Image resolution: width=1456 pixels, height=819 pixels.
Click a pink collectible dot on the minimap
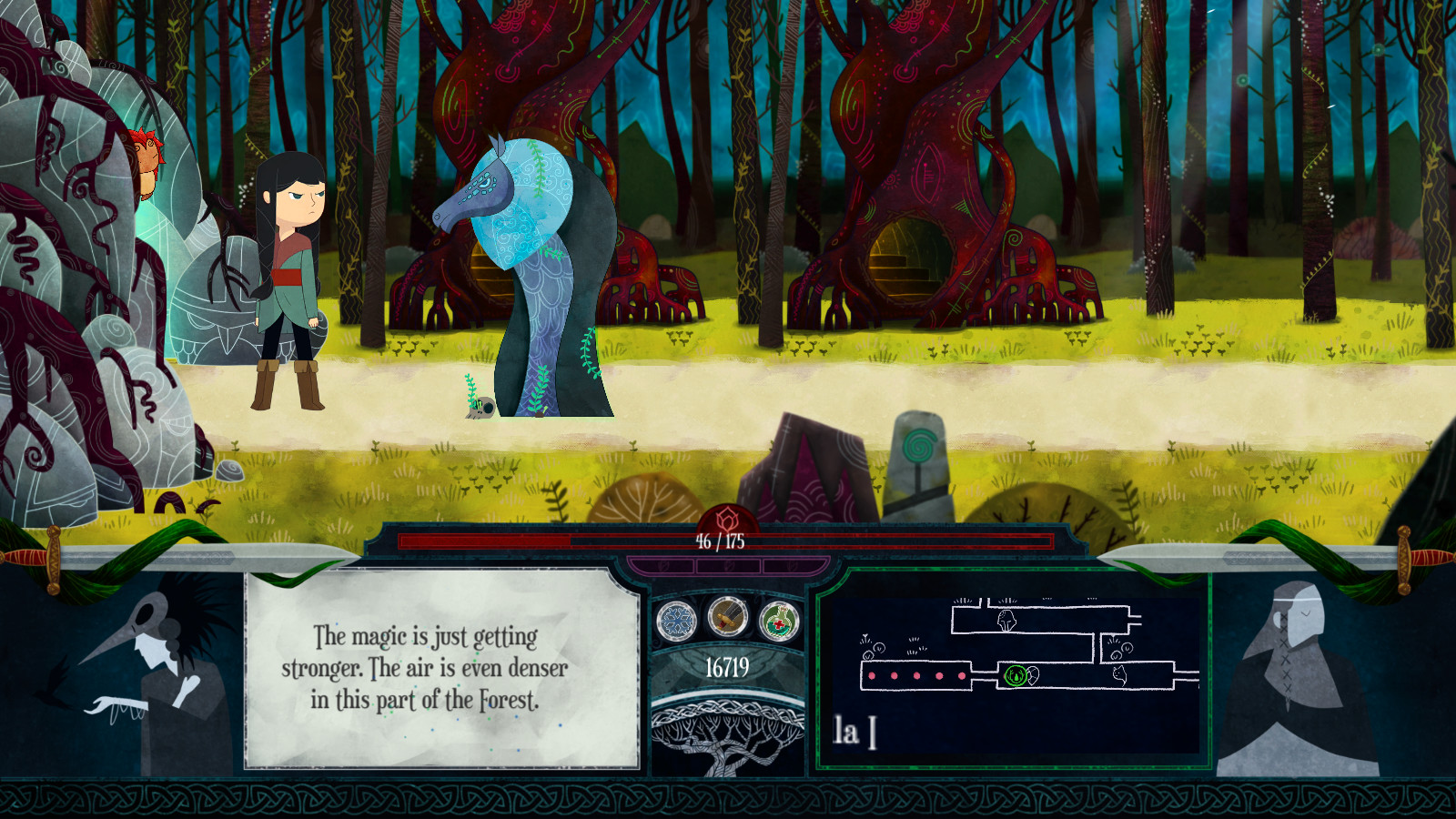[x=870, y=675]
